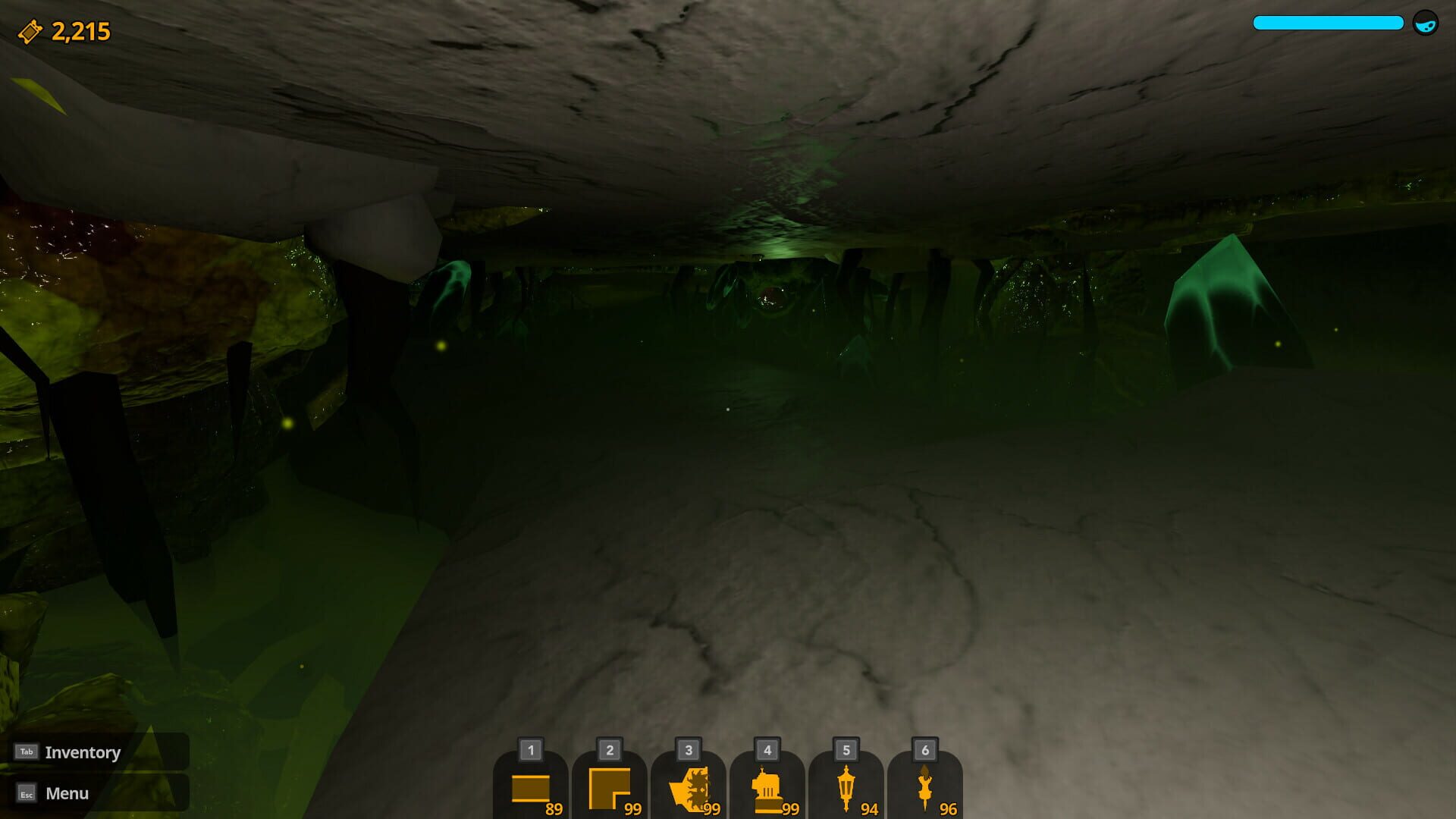Image resolution: width=1456 pixels, height=819 pixels.
Task: Click the ticket currency icon beside 2,215
Action: click(29, 30)
